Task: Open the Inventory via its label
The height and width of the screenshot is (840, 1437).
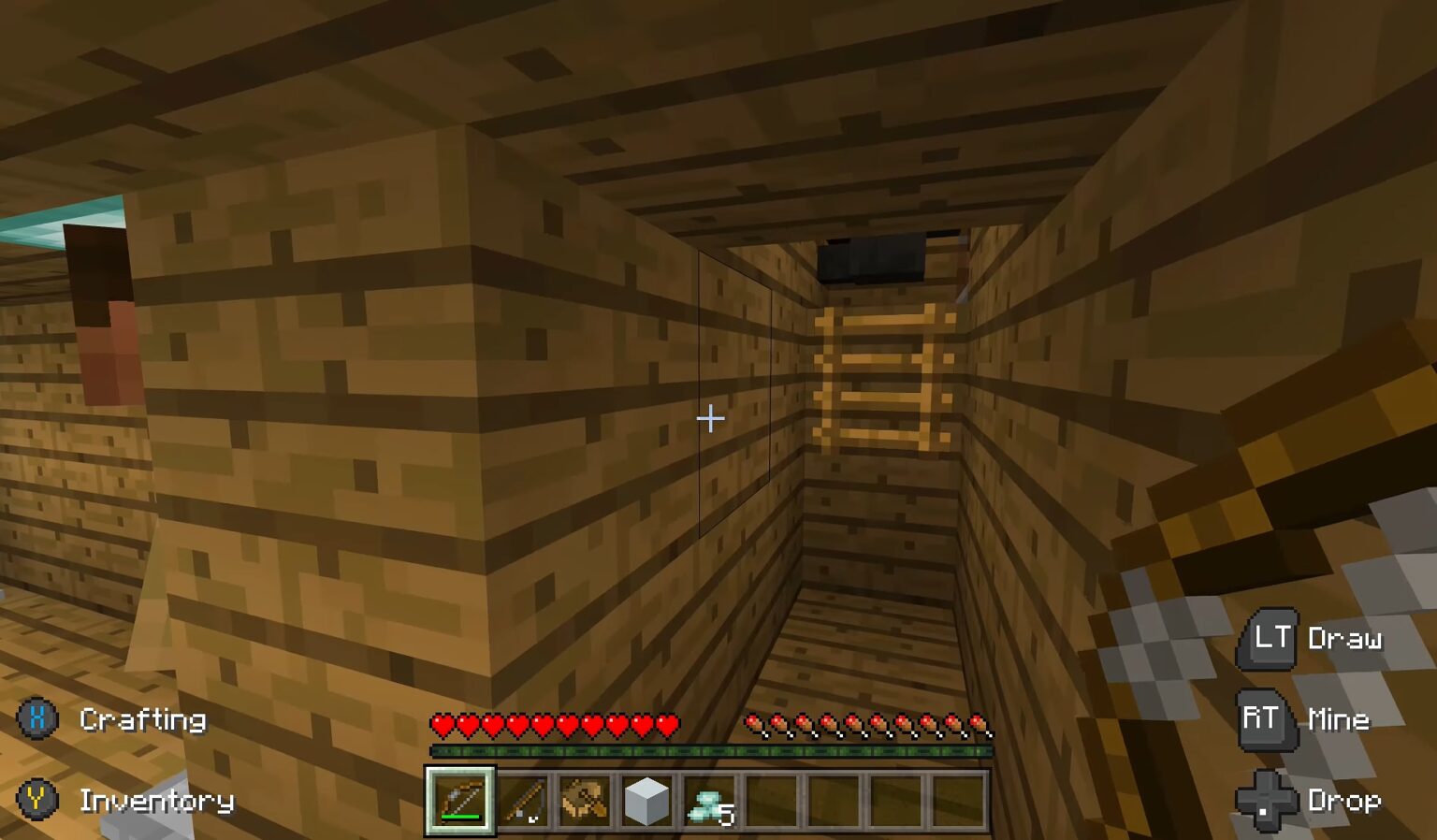Action: [156, 802]
